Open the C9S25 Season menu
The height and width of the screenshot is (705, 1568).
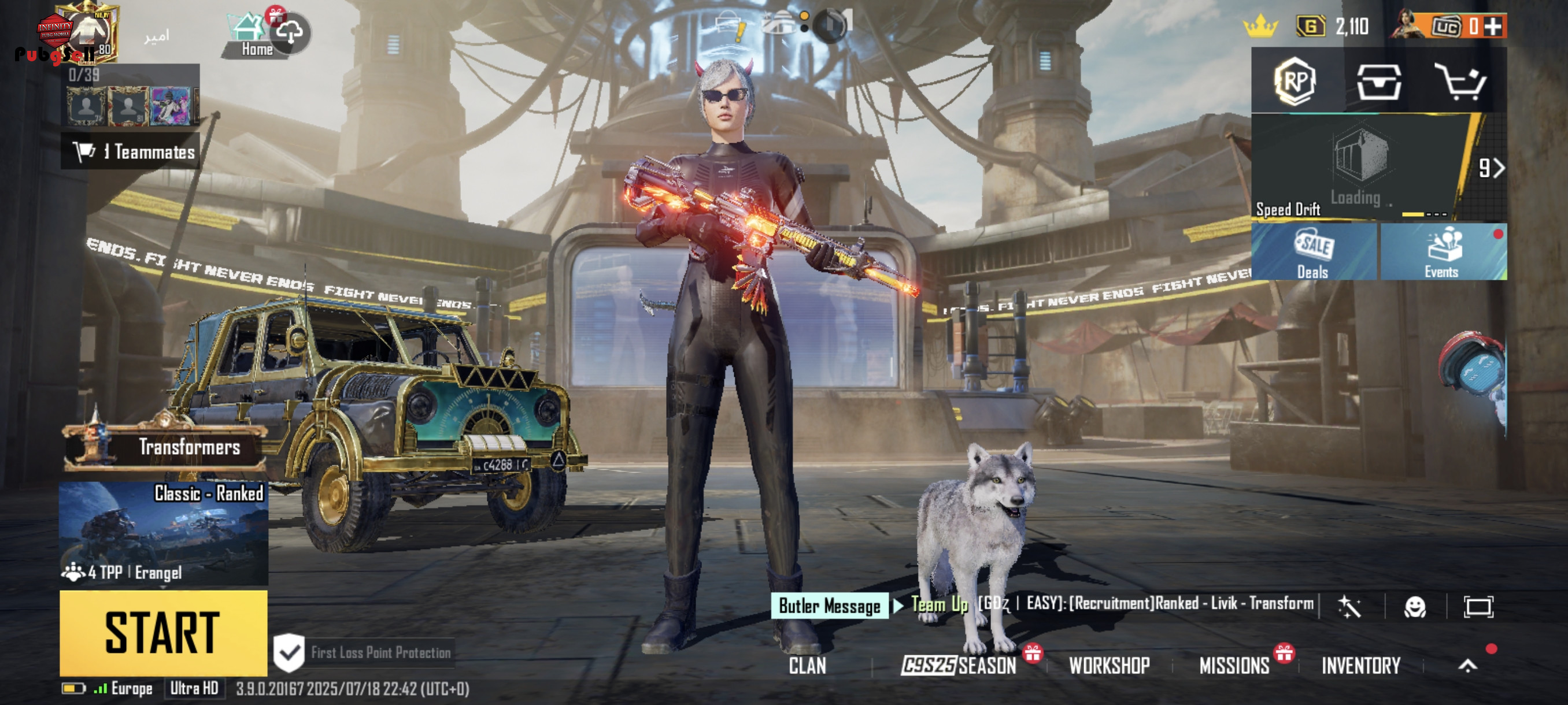point(959,666)
